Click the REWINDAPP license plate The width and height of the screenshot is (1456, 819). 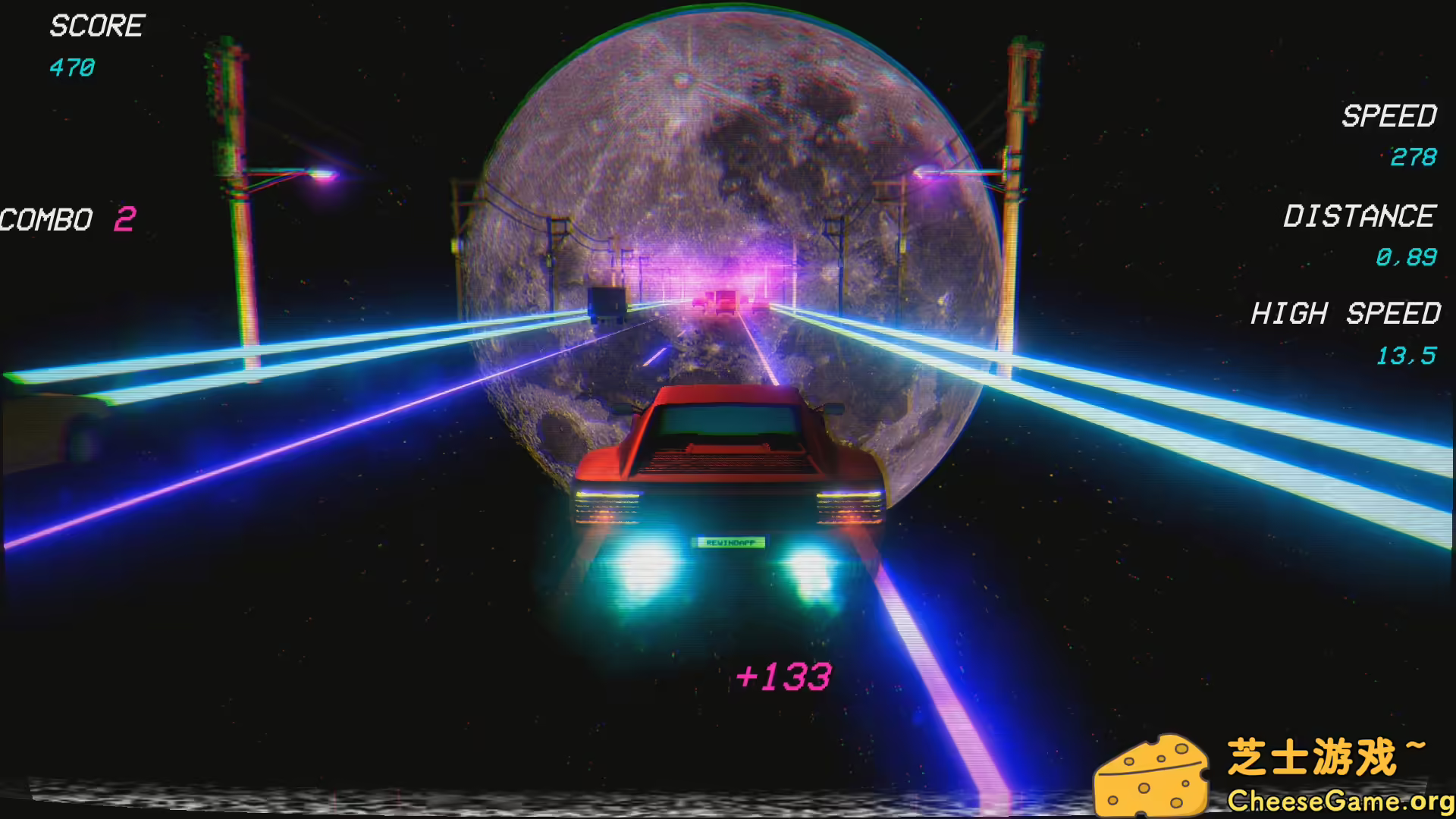(730, 541)
